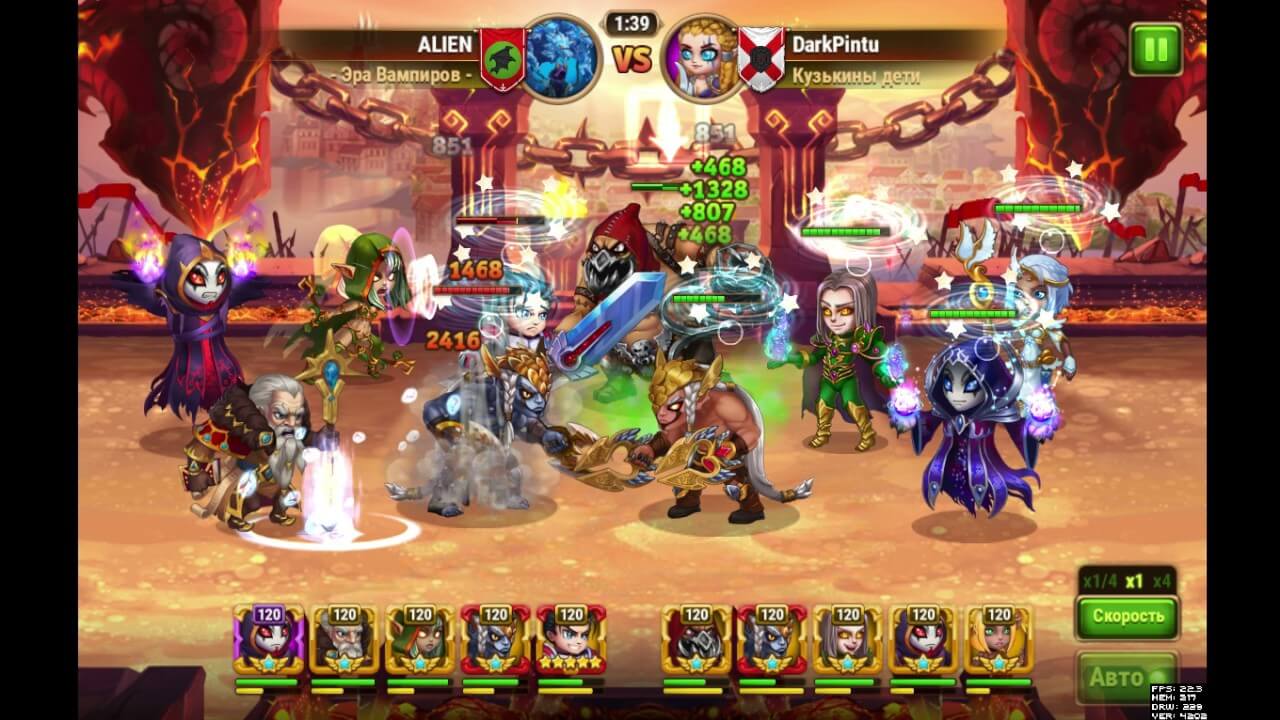Select the dark armored red-hooded hero portrait
This screenshot has width=1280, height=720.
[x=696, y=640]
